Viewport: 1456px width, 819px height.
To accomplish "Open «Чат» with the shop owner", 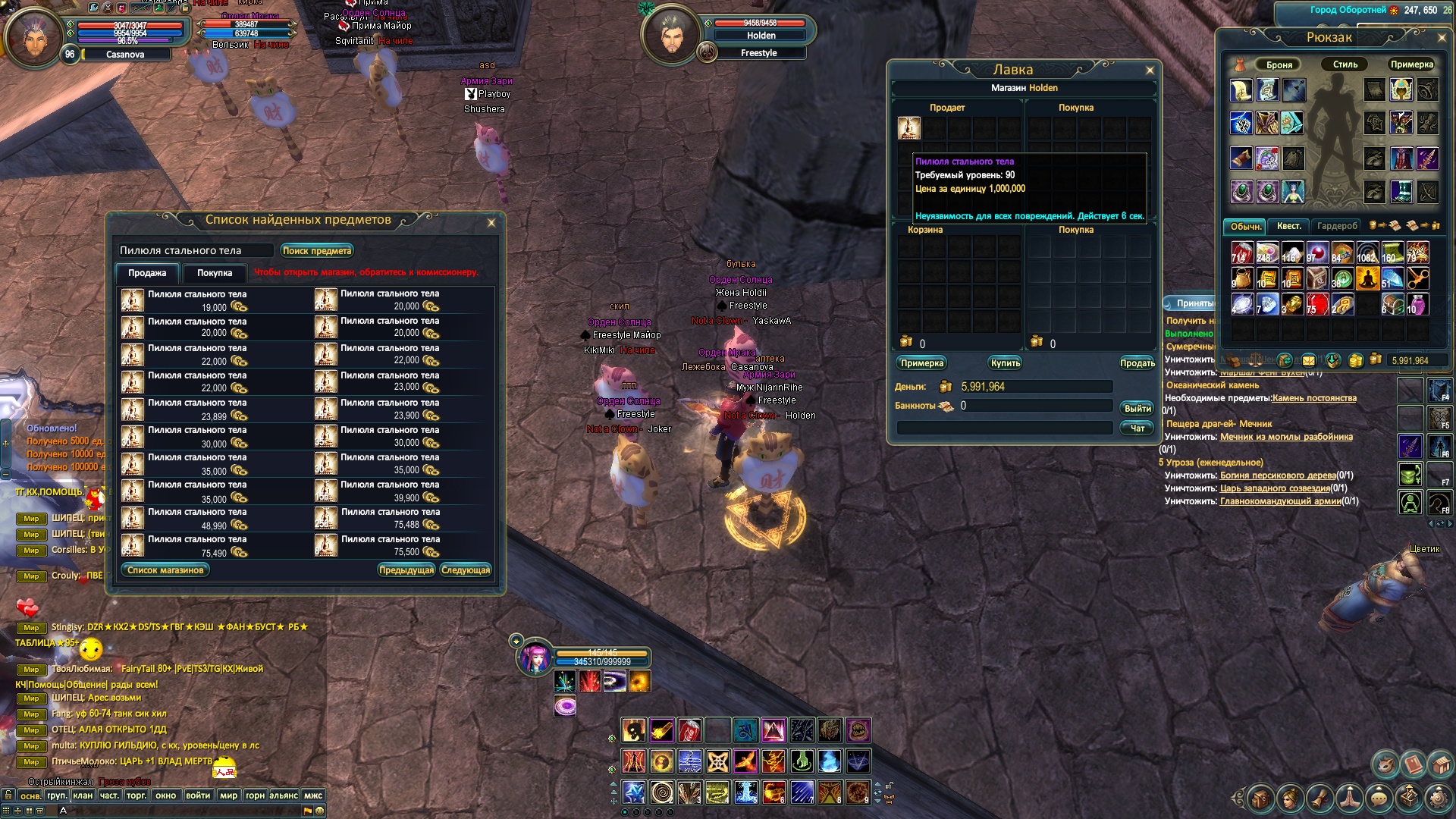I will (1137, 428).
